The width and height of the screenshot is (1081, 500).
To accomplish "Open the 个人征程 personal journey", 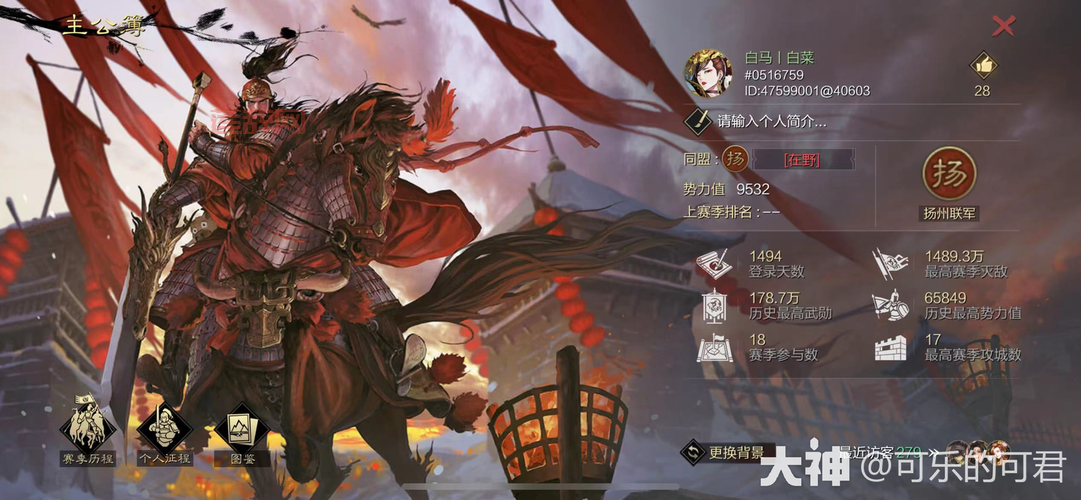I will coord(164,431).
